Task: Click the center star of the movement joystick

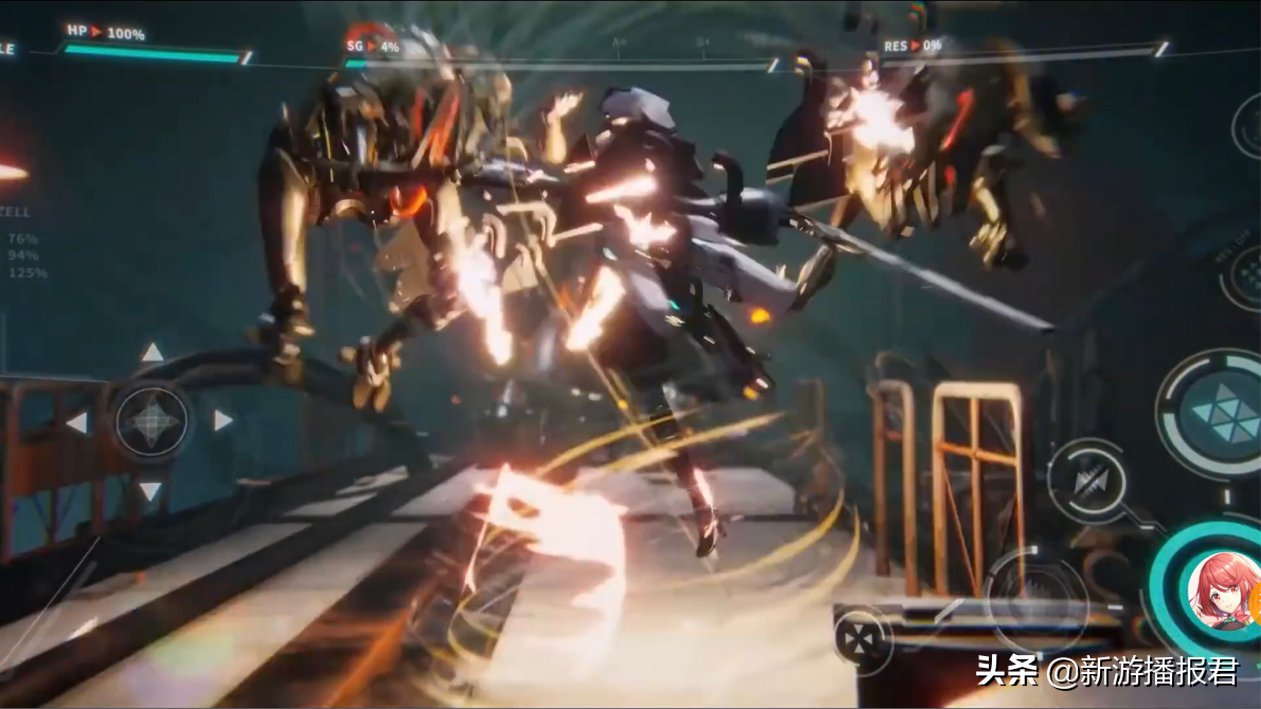Action: coord(151,421)
